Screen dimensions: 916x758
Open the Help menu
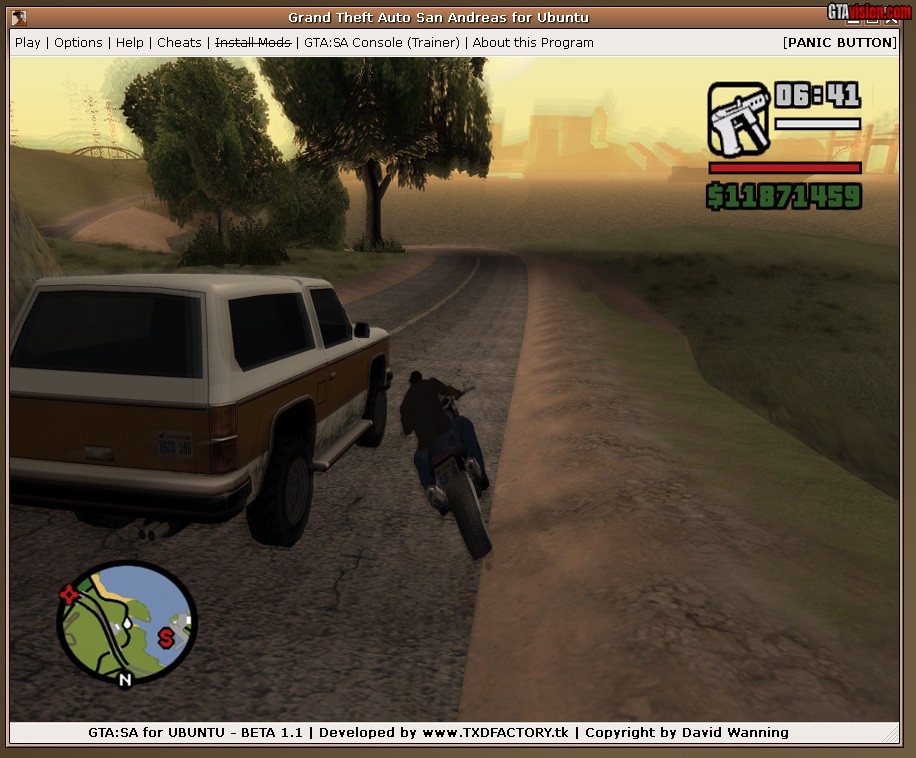click(x=130, y=43)
